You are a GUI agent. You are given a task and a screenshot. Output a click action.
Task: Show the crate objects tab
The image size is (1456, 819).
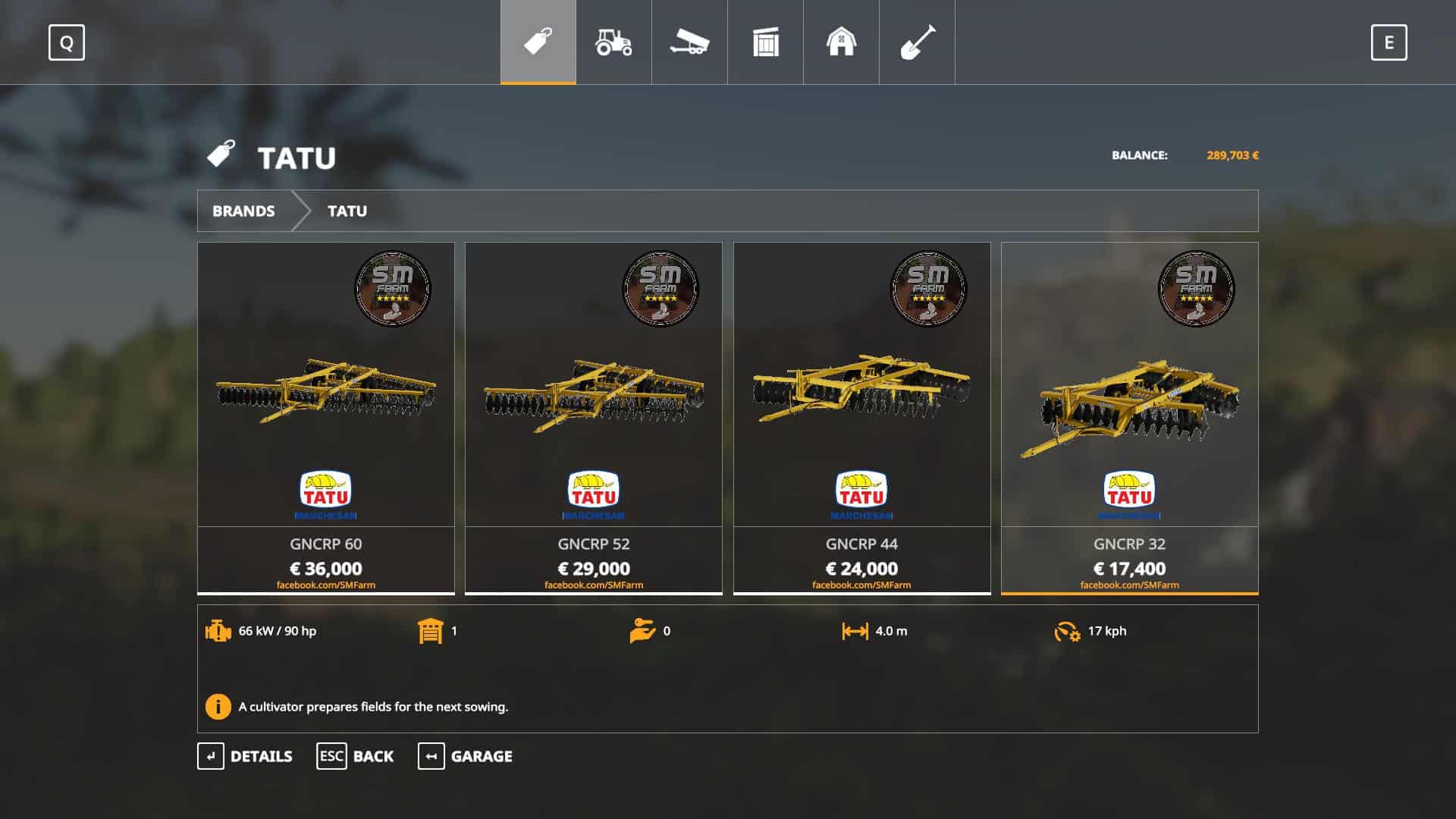click(765, 42)
